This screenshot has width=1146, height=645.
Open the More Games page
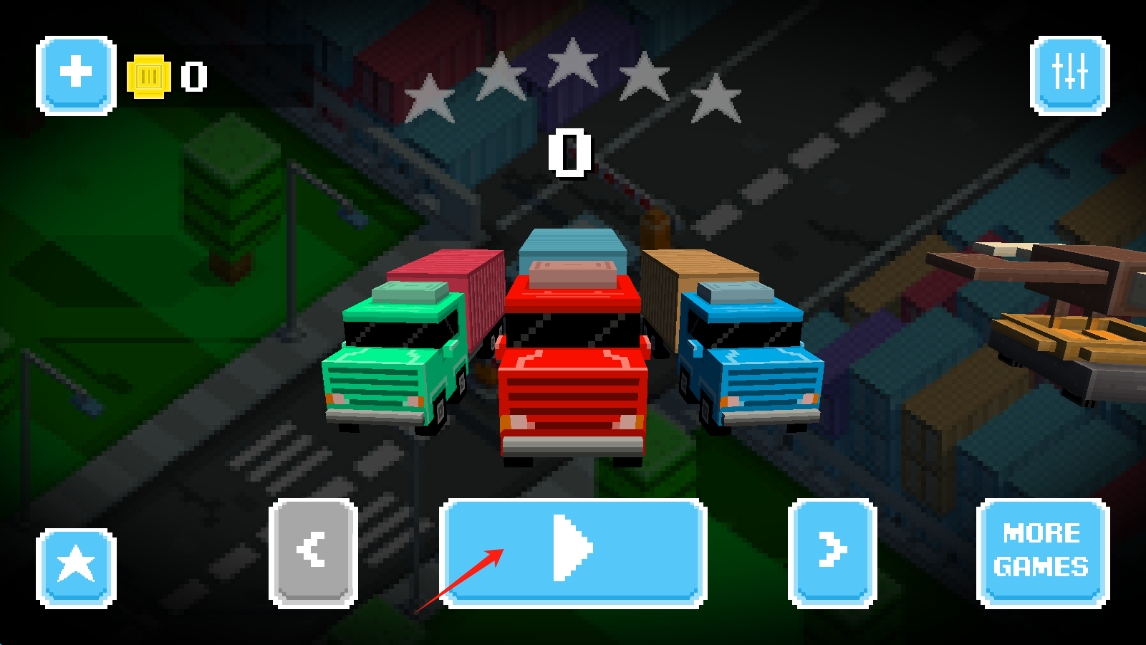1042,551
